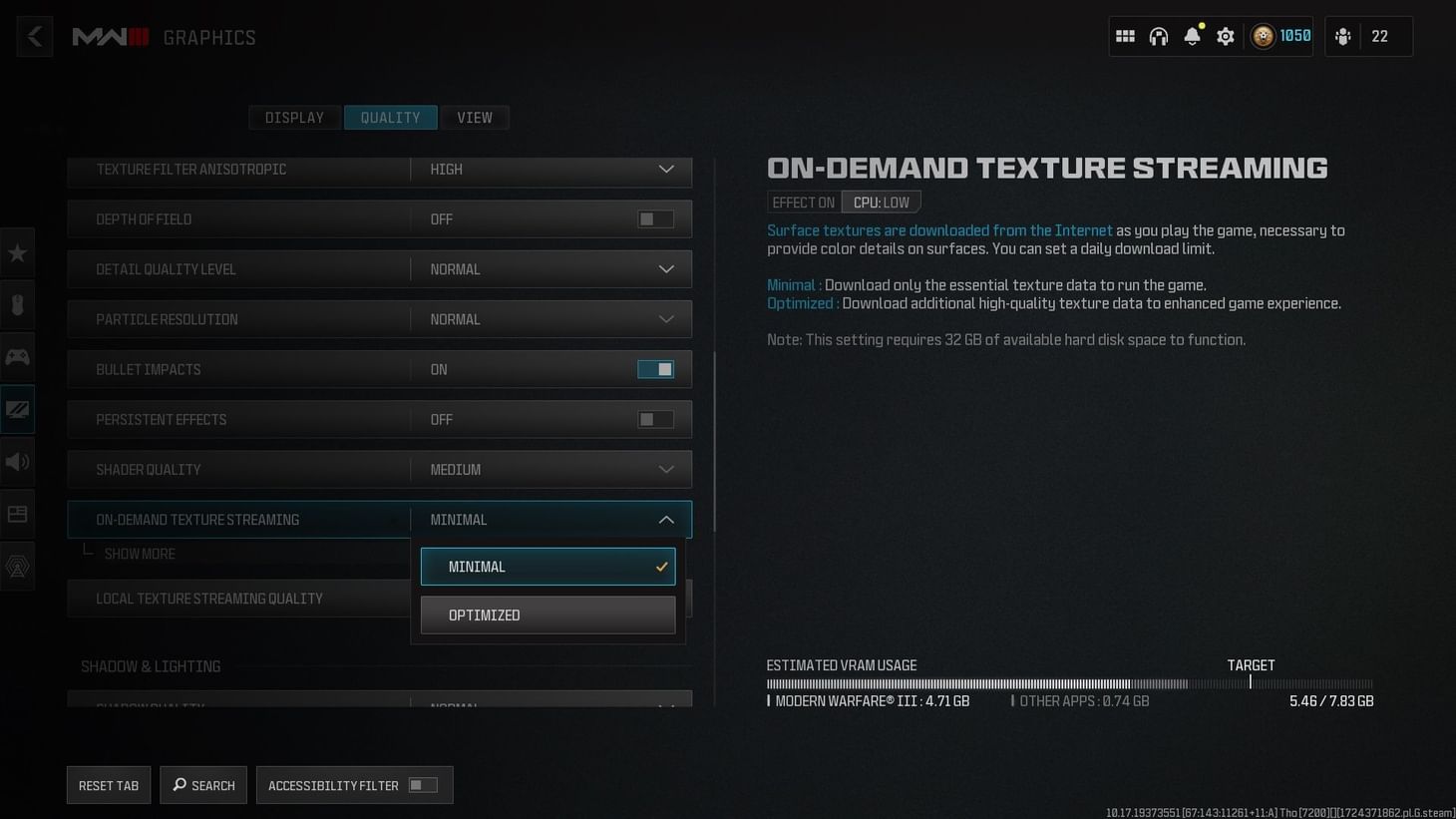Screen dimensions: 1456x819
Task: Select Optimized in the texture streaming list
Action: coord(547,614)
